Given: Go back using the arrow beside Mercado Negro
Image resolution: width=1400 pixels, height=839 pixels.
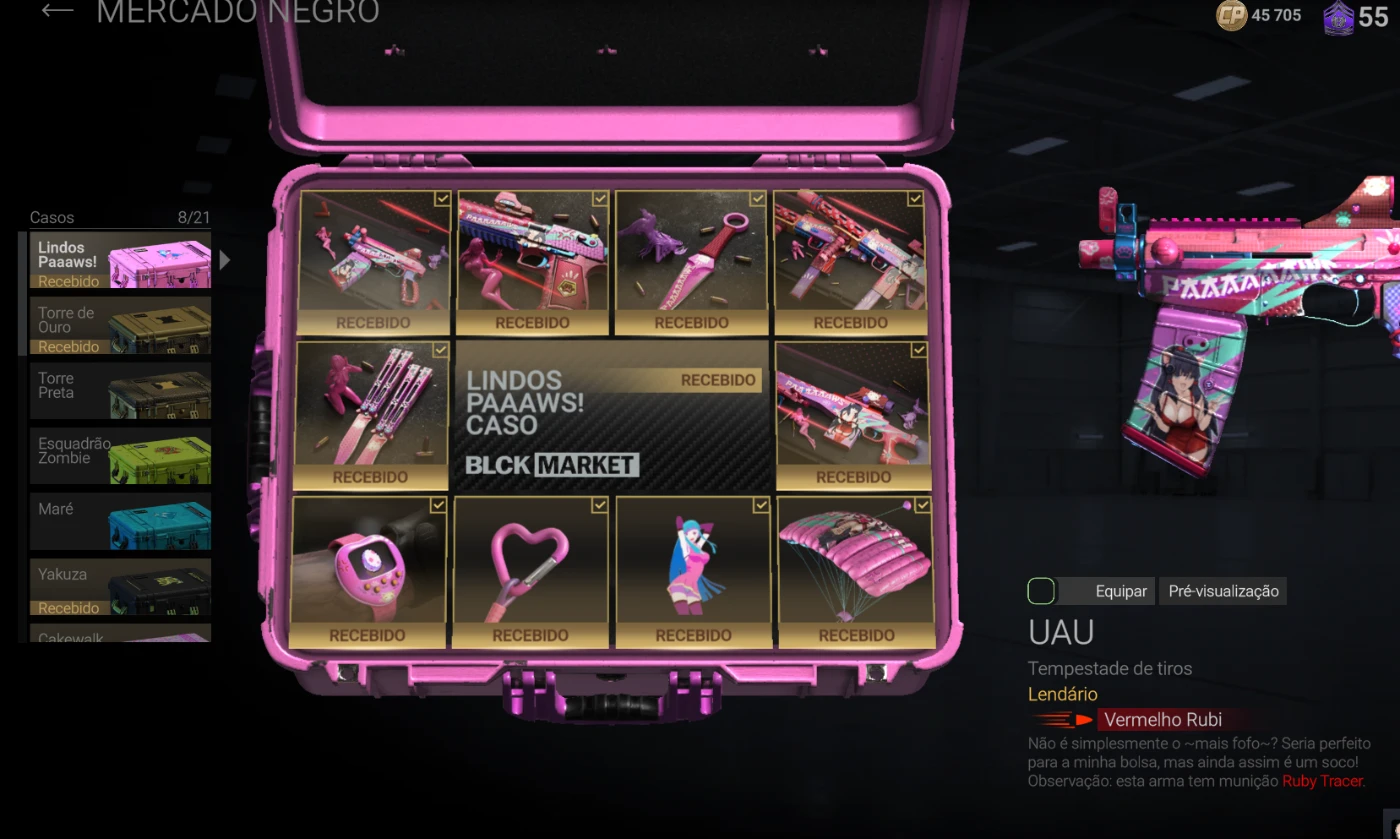Looking at the screenshot, I should click(x=57, y=11).
